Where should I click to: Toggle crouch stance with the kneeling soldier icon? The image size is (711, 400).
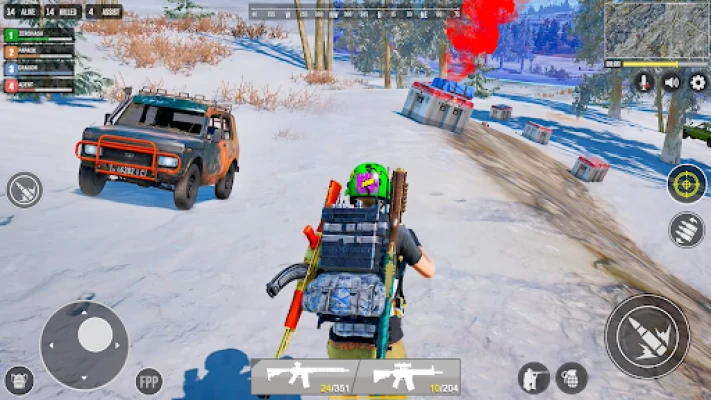click(533, 377)
